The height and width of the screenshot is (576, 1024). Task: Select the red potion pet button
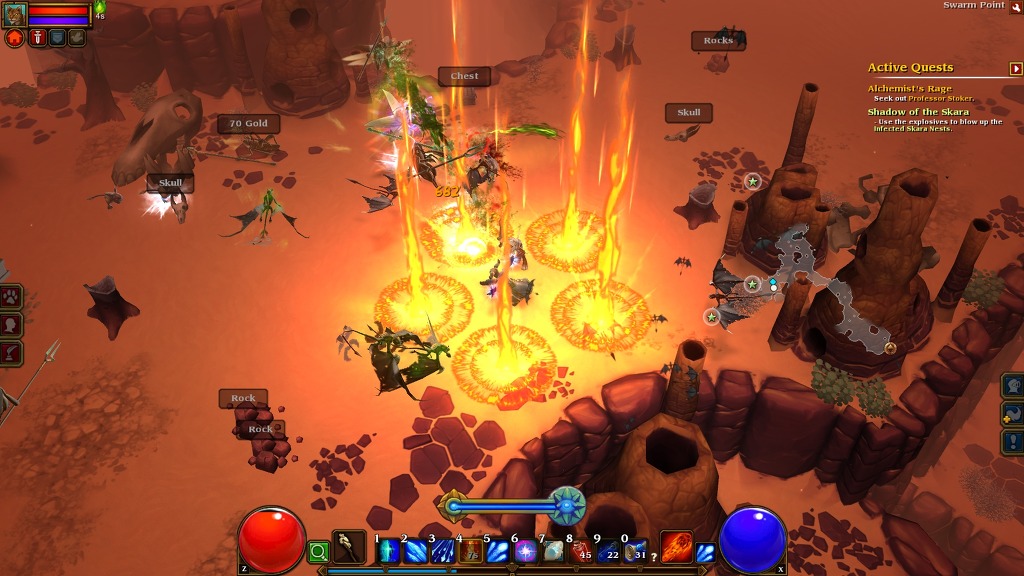pyautogui.click(x=37, y=38)
